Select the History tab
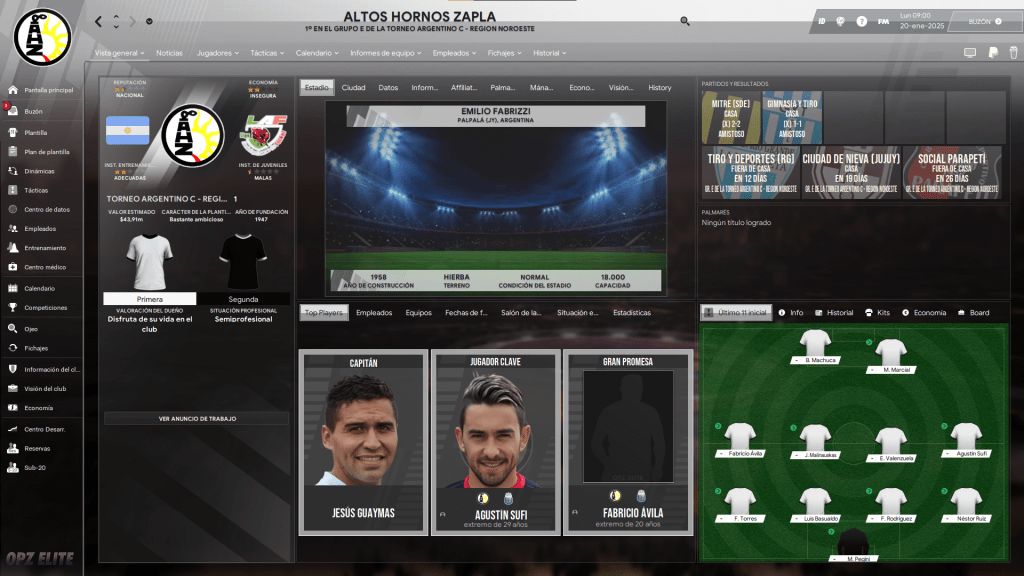The width and height of the screenshot is (1024, 576). coord(660,88)
